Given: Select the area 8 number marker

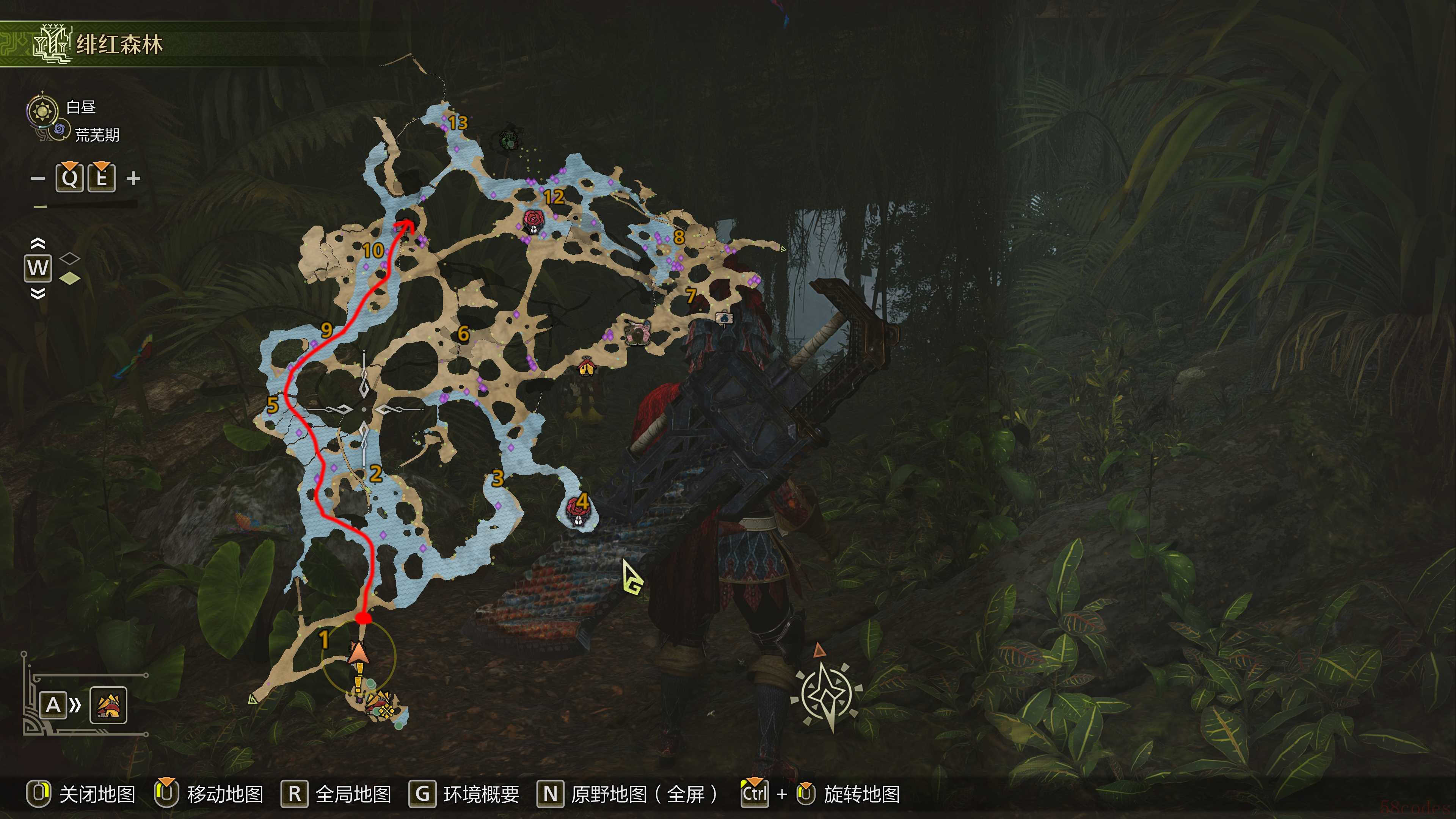Looking at the screenshot, I should pos(679,237).
